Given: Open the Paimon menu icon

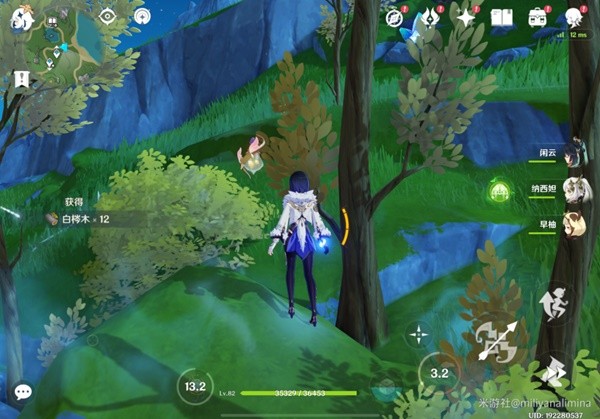Looking at the screenshot, I should point(22,16).
